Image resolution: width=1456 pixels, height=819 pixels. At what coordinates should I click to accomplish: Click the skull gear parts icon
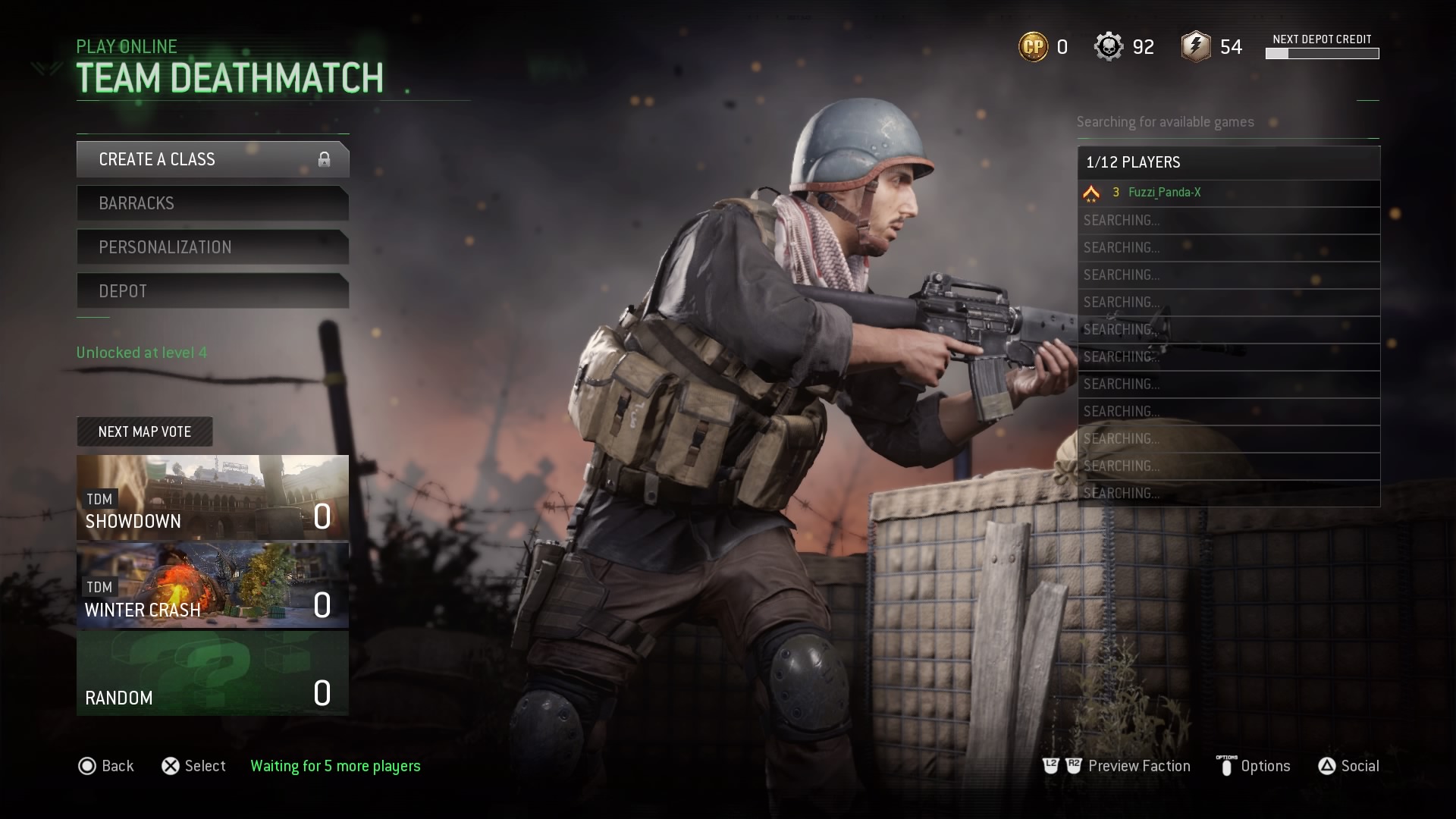1108,47
